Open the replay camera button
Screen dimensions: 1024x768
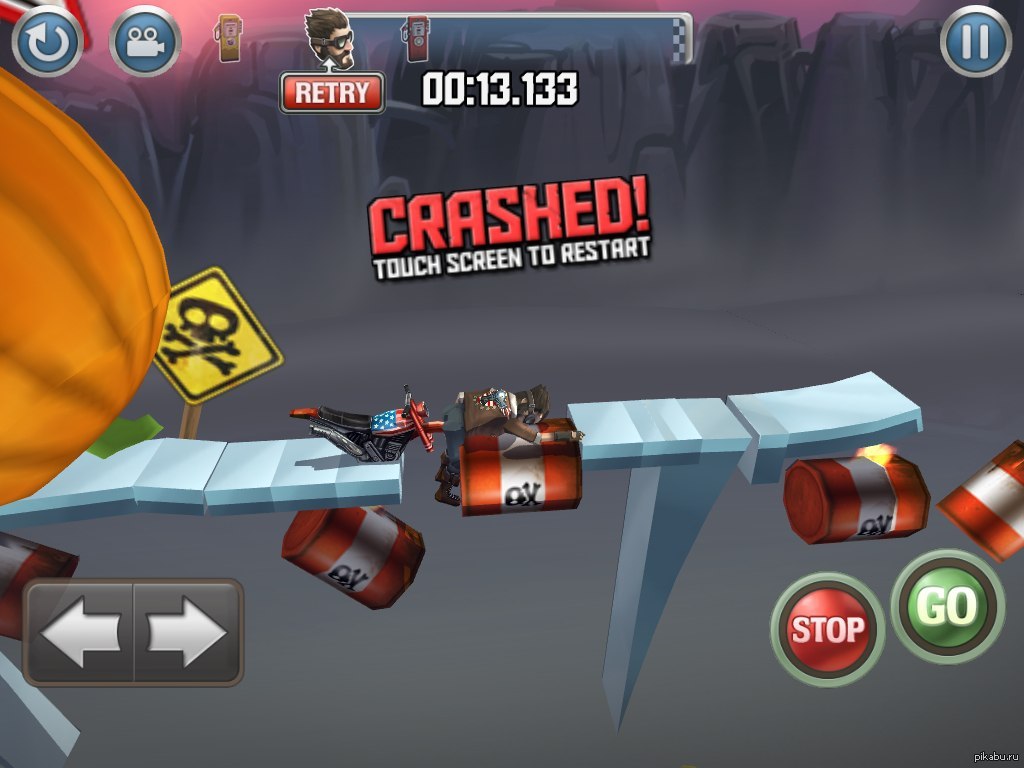tap(145, 41)
